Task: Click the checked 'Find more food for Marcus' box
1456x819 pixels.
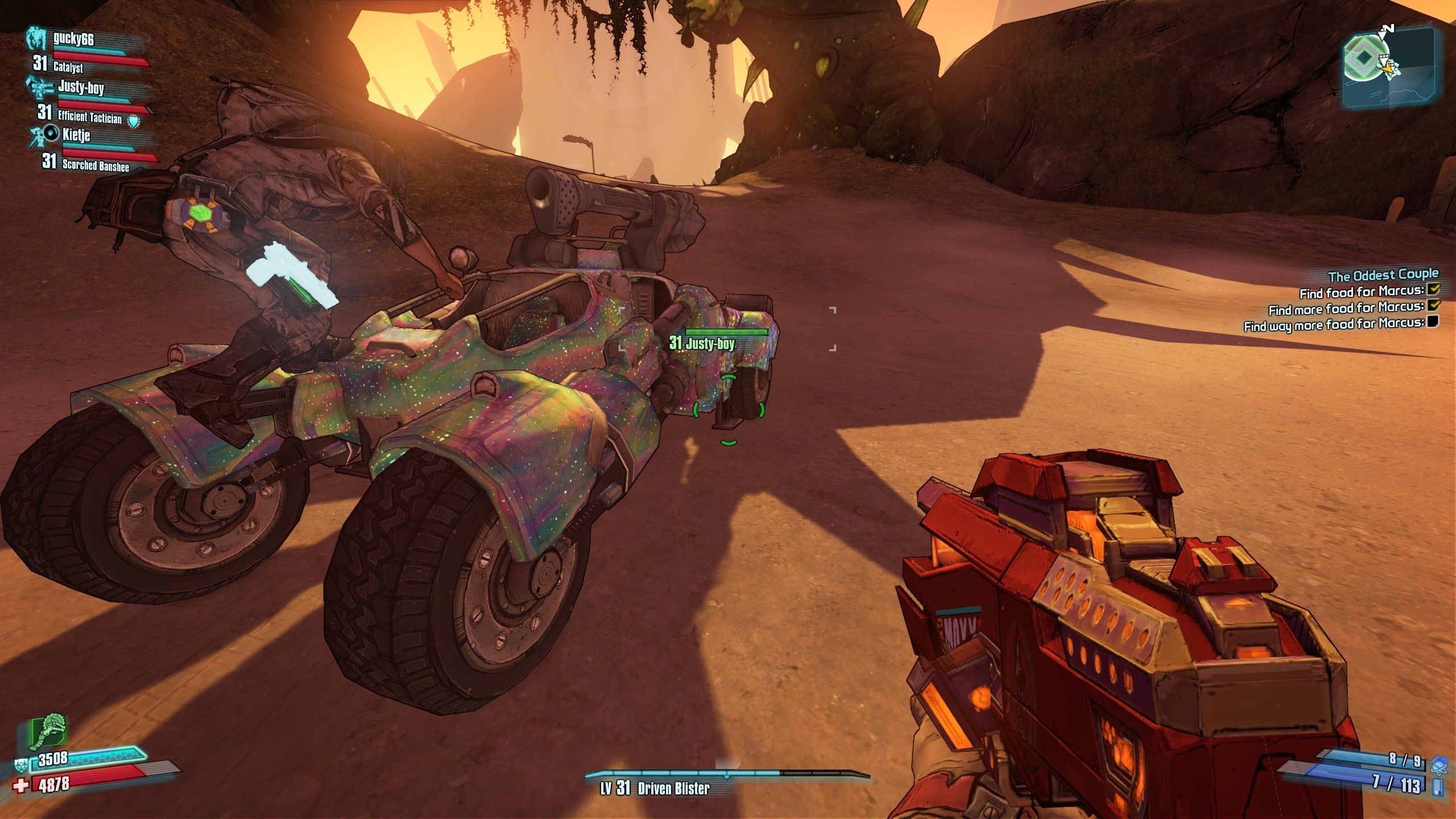Action: tap(1433, 306)
